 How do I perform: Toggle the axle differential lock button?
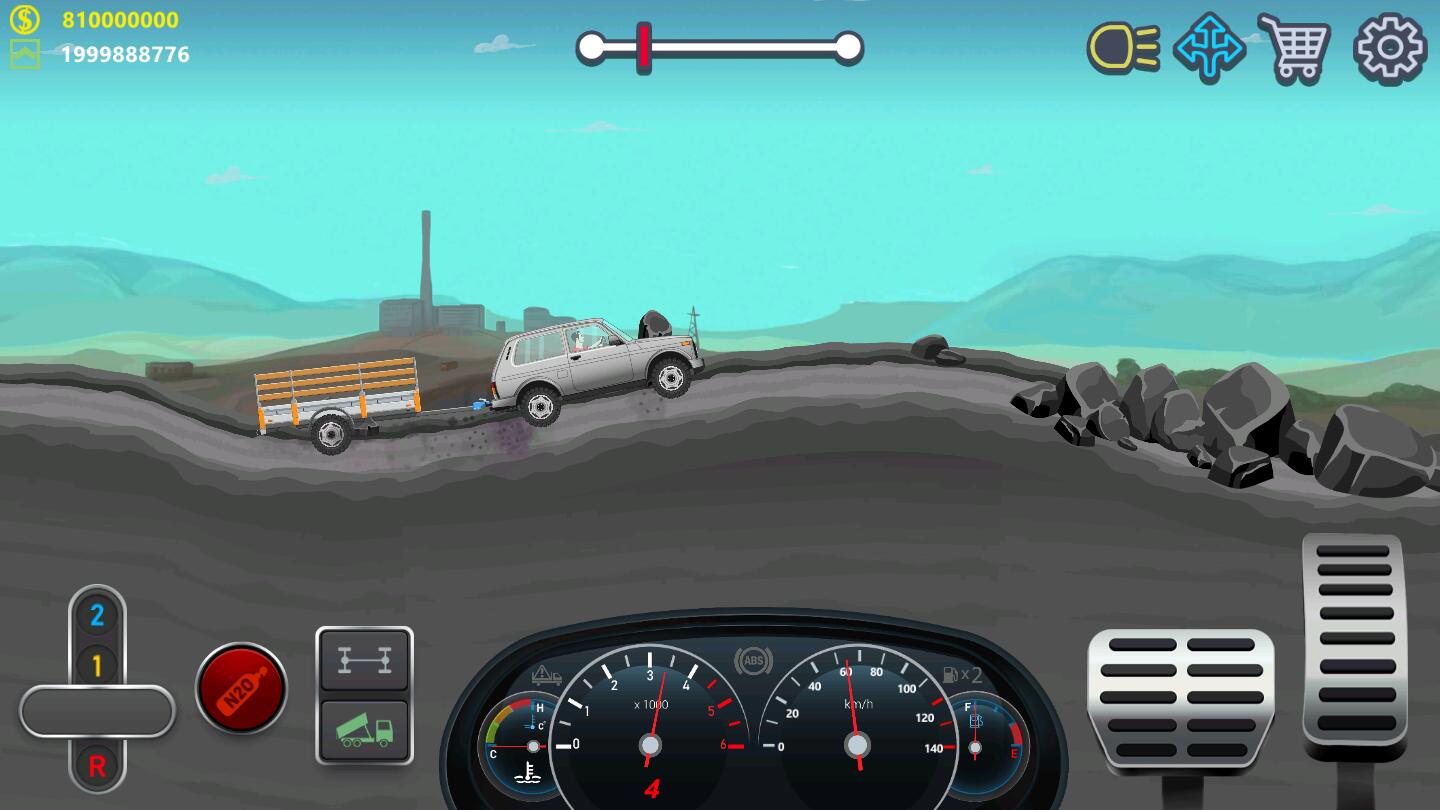pyautogui.click(x=364, y=660)
